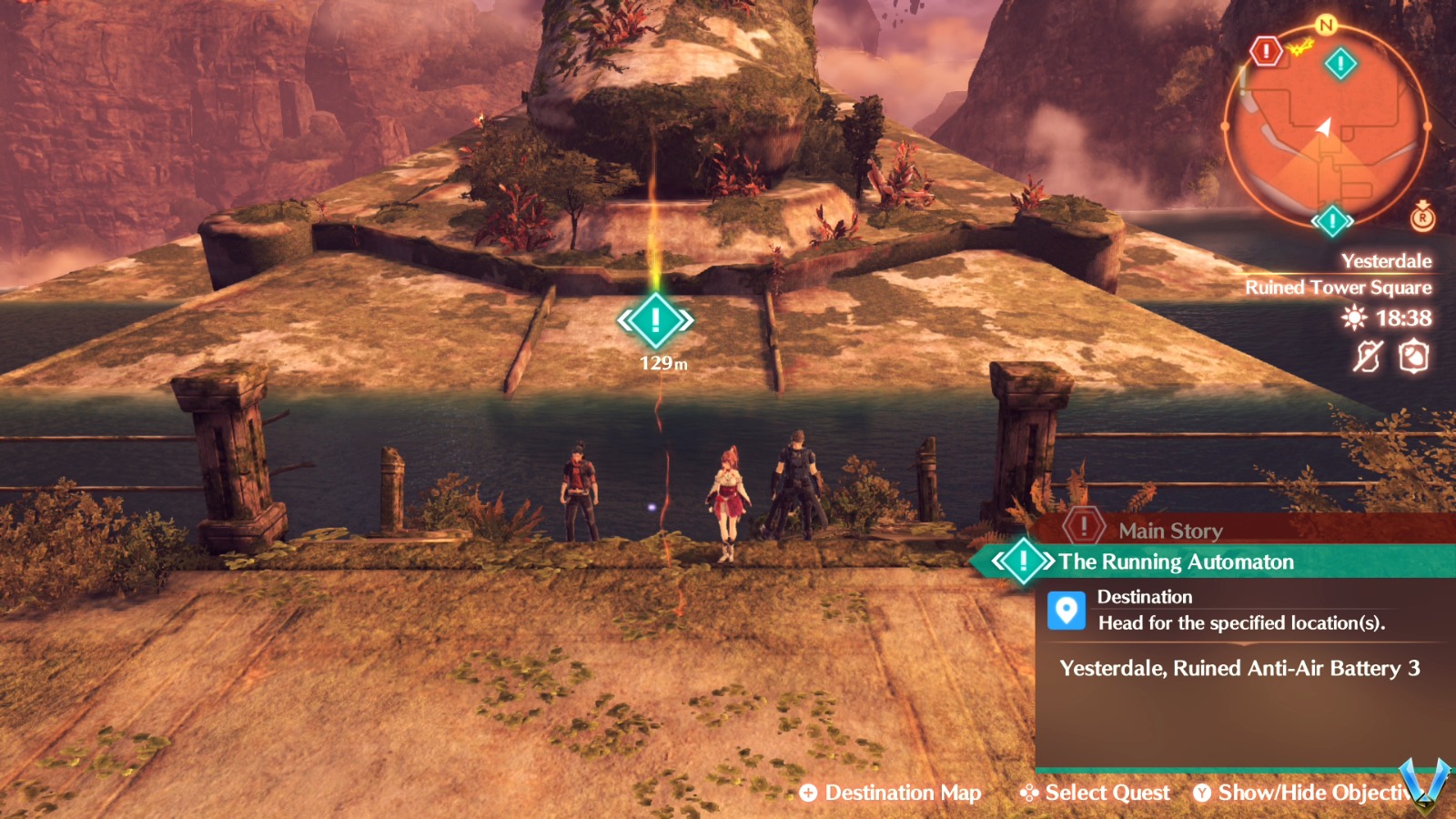Click the blue V emblem in the bottom corner
The width and height of the screenshot is (1456, 819).
[x=1424, y=788]
